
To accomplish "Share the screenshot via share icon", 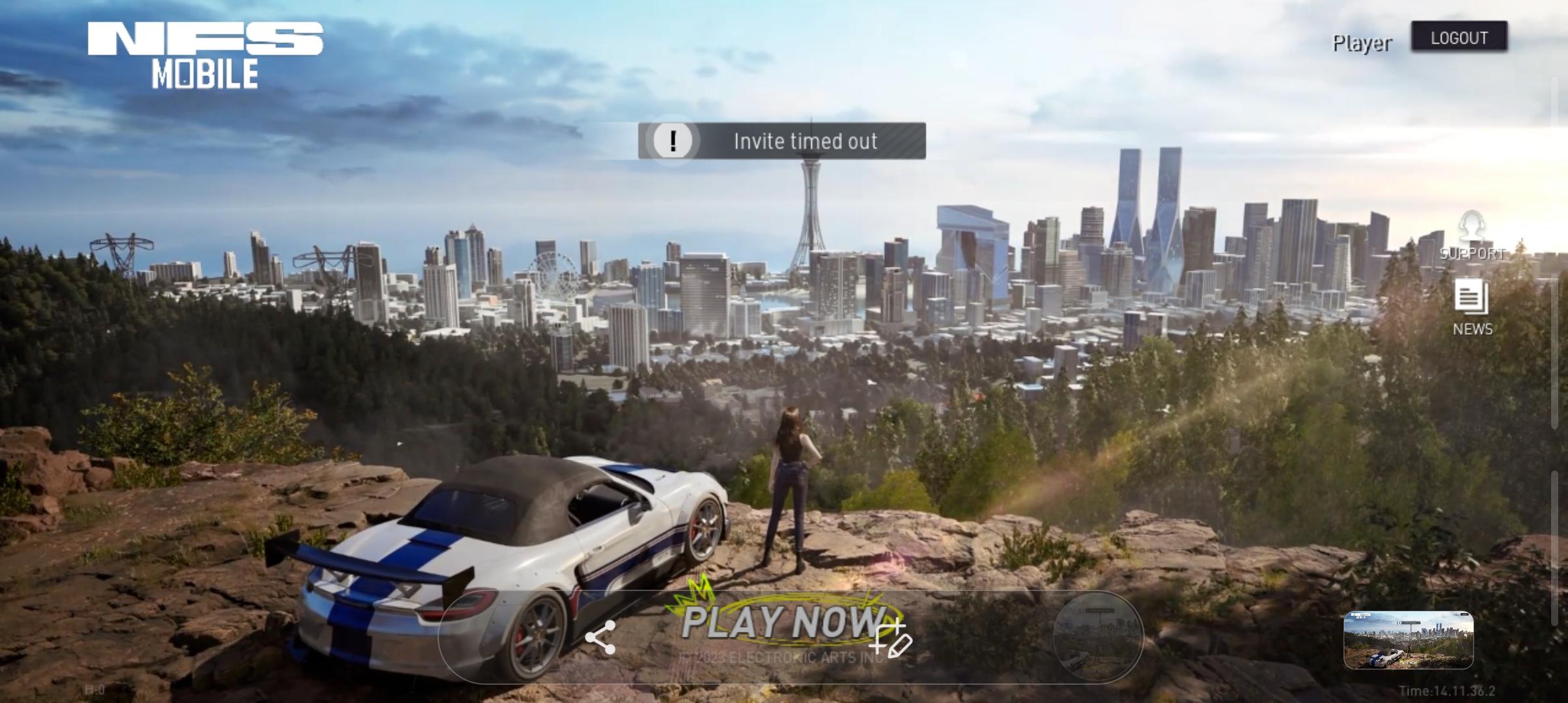I will coord(600,637).
